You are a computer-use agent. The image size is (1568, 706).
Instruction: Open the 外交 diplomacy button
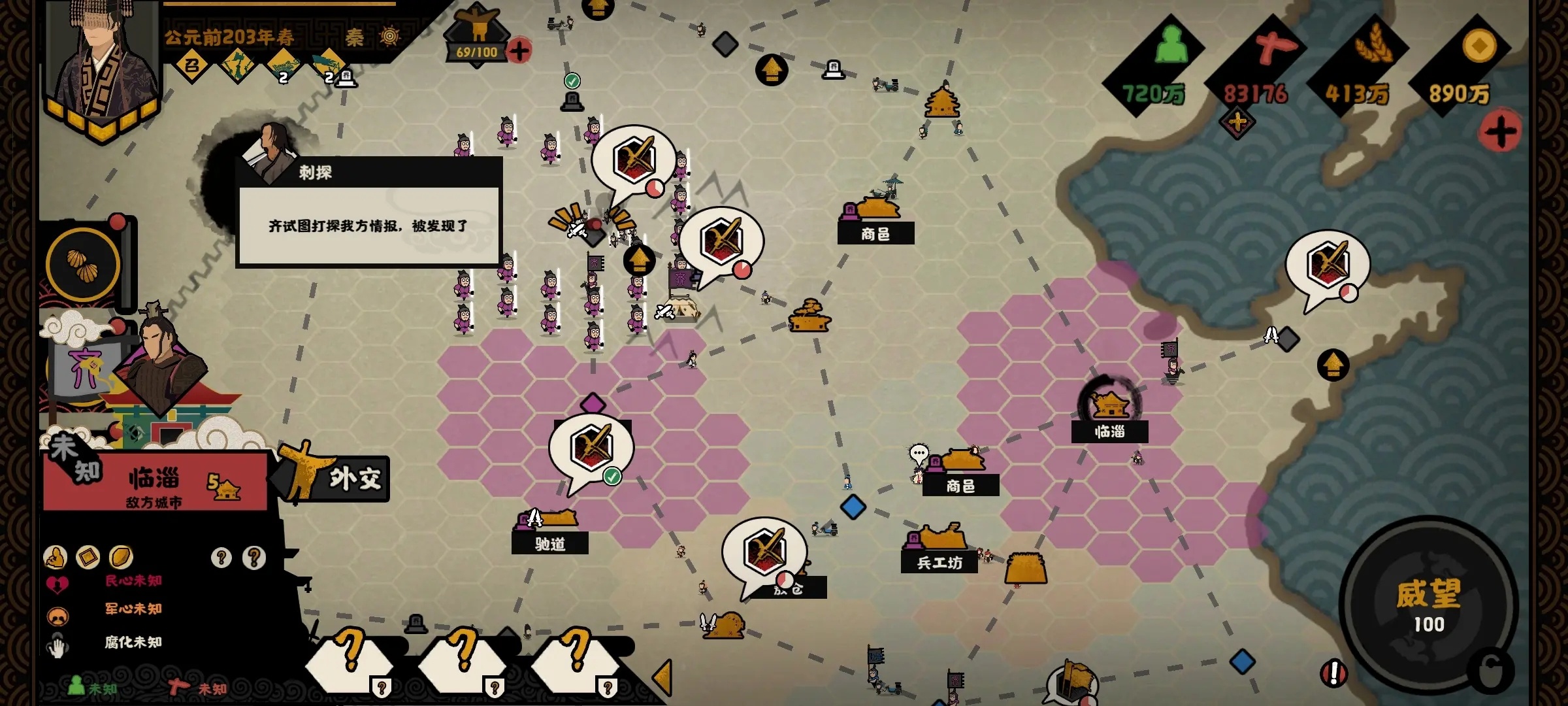pos(353,479)
